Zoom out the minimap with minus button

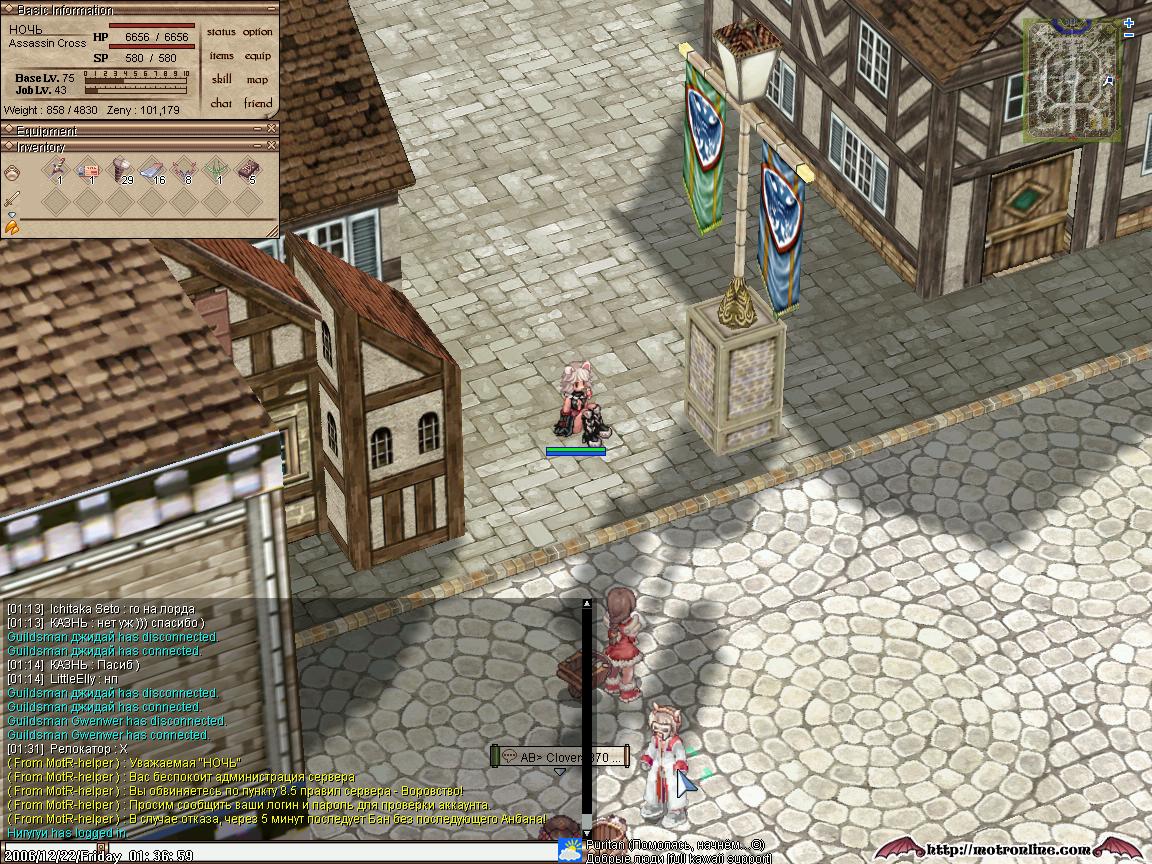pyautogui.click(x=1130, y=35)
